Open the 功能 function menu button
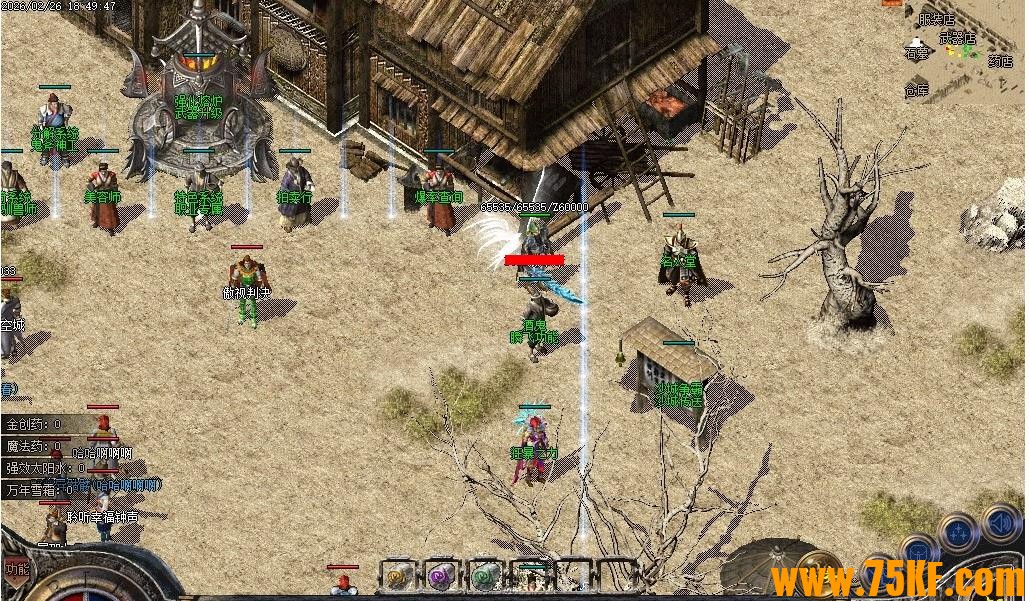Viewport: 1029px width, 601px height. [x=16, y=569]
